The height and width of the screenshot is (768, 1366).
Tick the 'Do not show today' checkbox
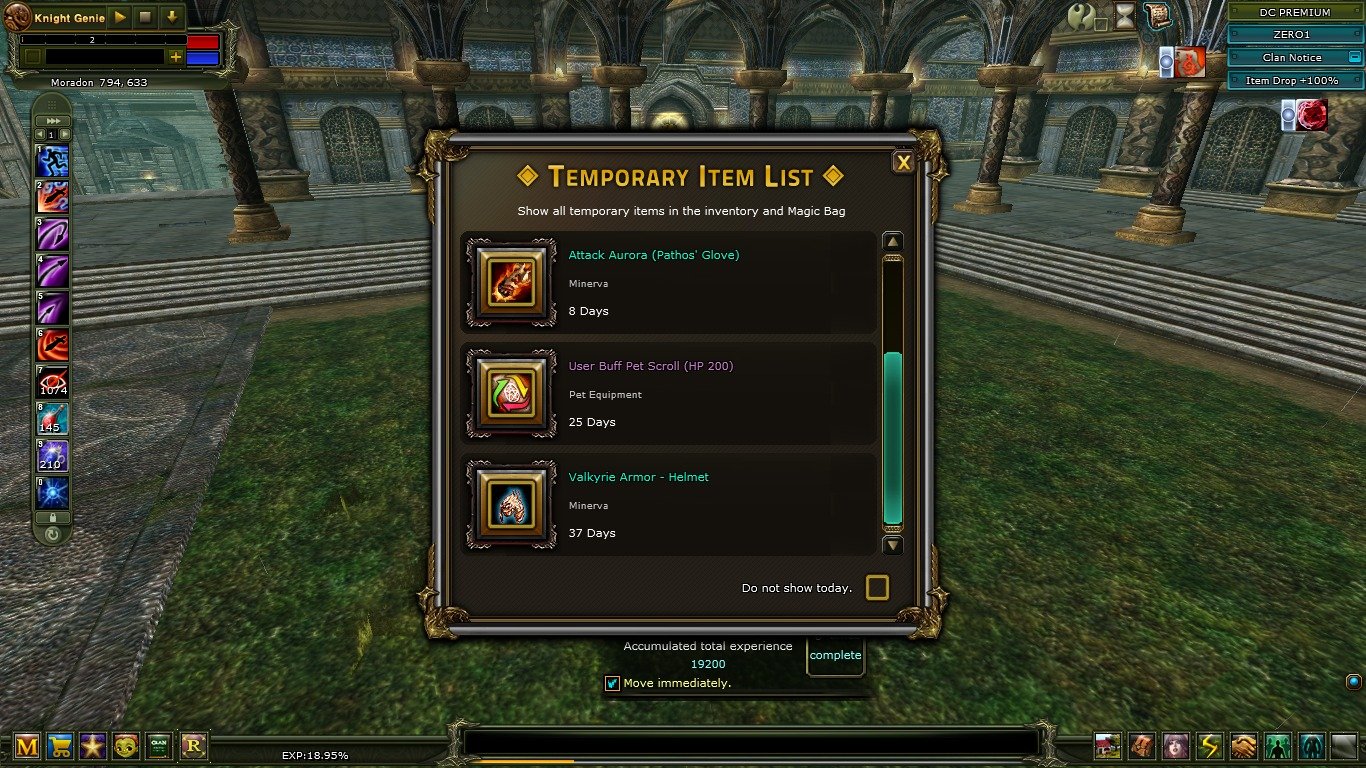[x=877, y=588]
